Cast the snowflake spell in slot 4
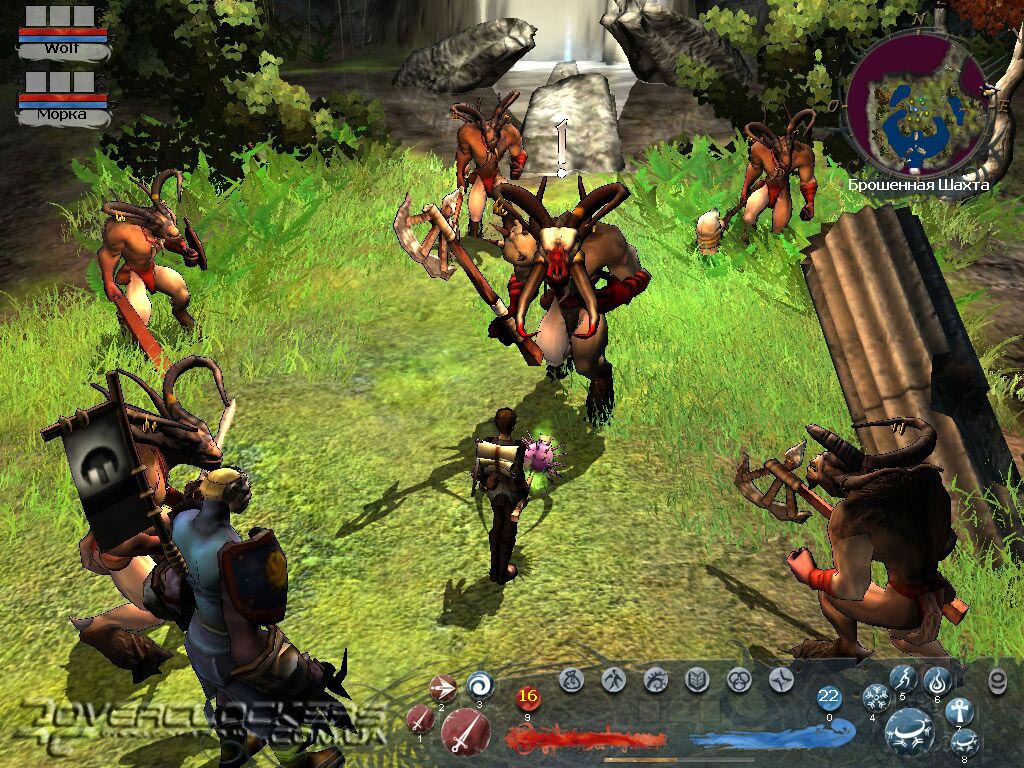The height and width of the screenshot is (768, 1024). (x=877, y=697)
